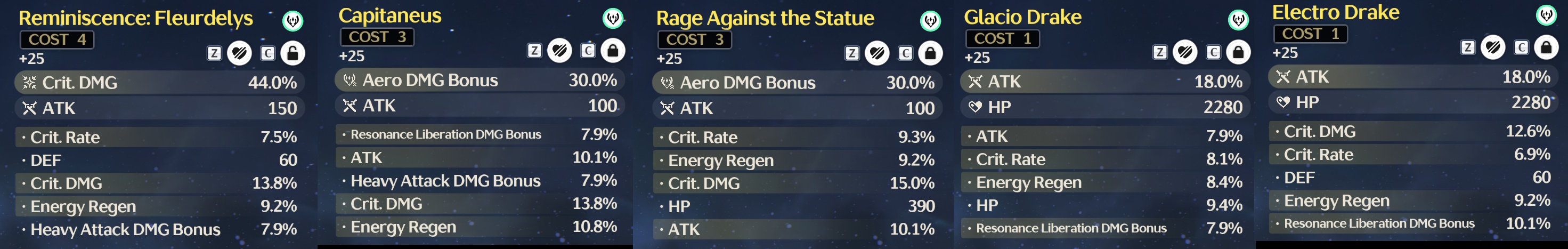Toggle the lock on Rage Against the Statue
1568x249 pixels.
pyautogui.click(x=930, y=53)
